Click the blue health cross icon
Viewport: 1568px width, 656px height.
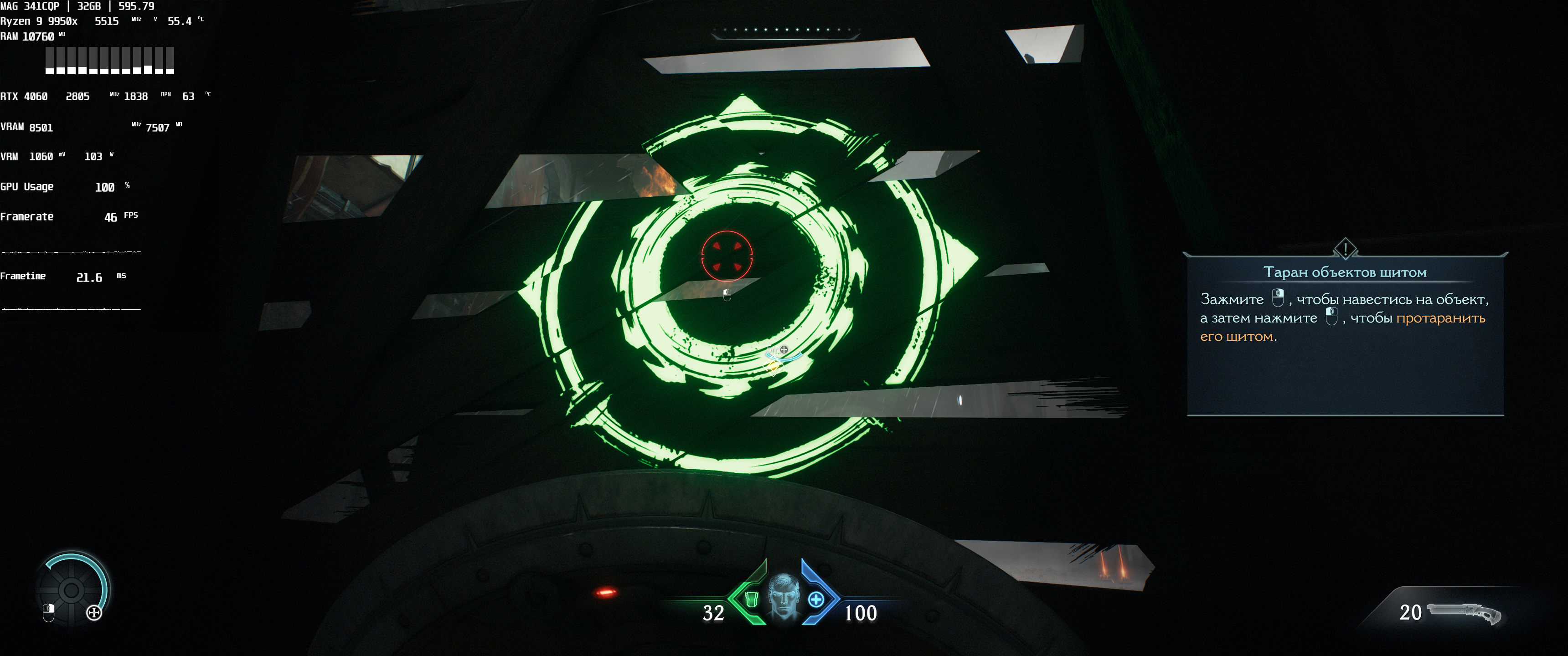[815, 600]
